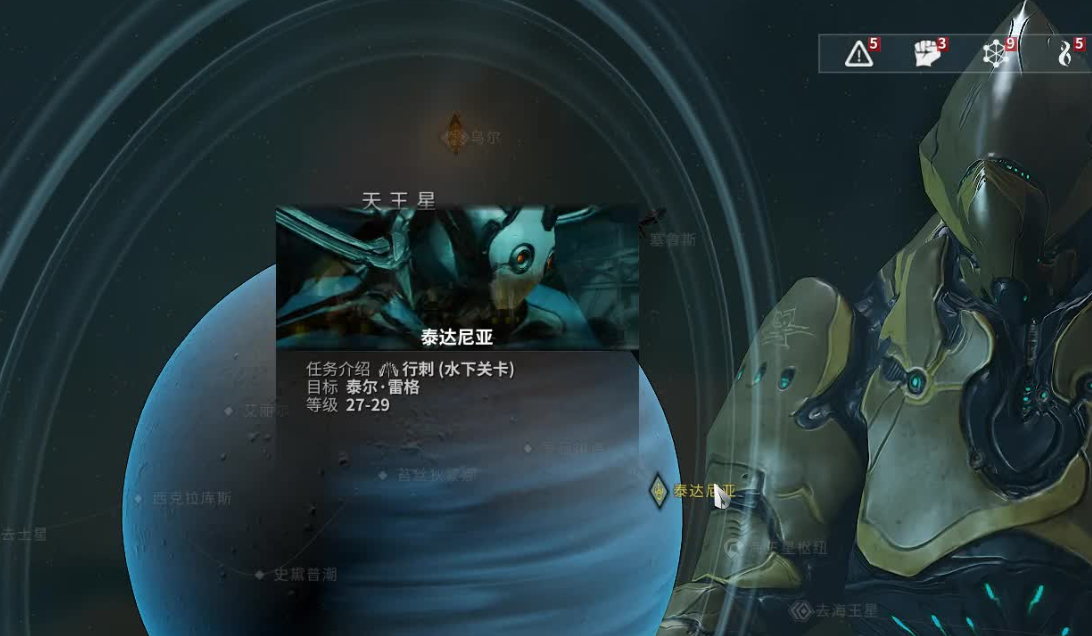Open the syndicate network icon
The width and height of the screenshot is (1092, 636).
tap(997, 54)
